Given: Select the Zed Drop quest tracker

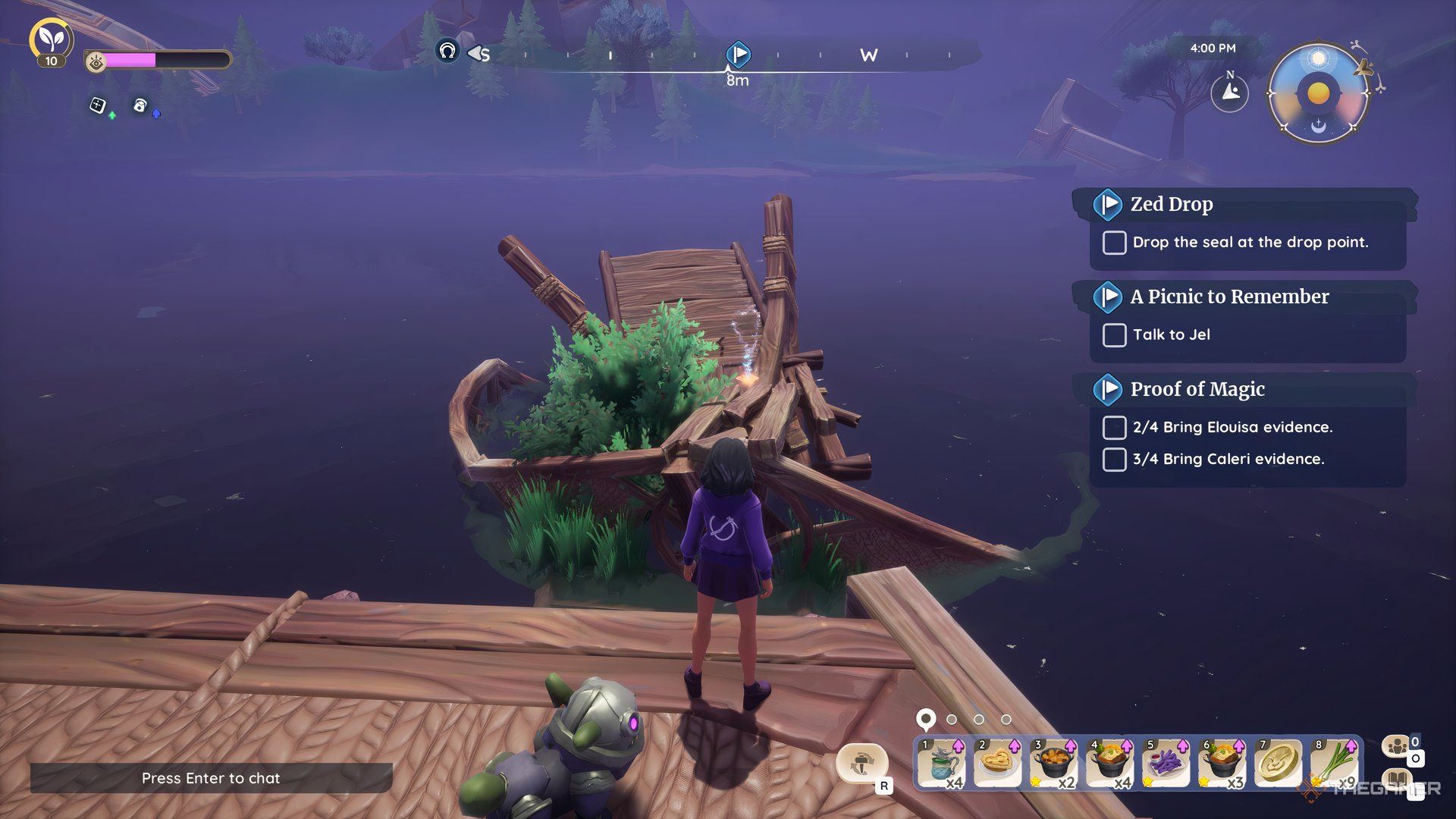Looking at the screenshot, I should (1171, 204).
